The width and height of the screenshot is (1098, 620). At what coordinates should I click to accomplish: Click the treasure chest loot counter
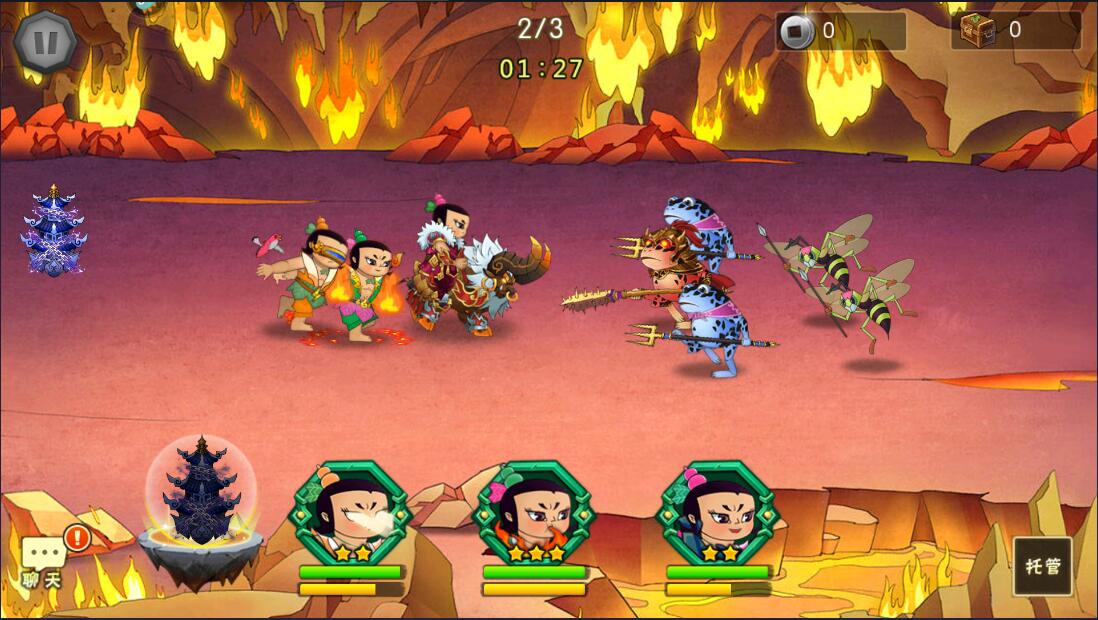tap(1015, 31)
